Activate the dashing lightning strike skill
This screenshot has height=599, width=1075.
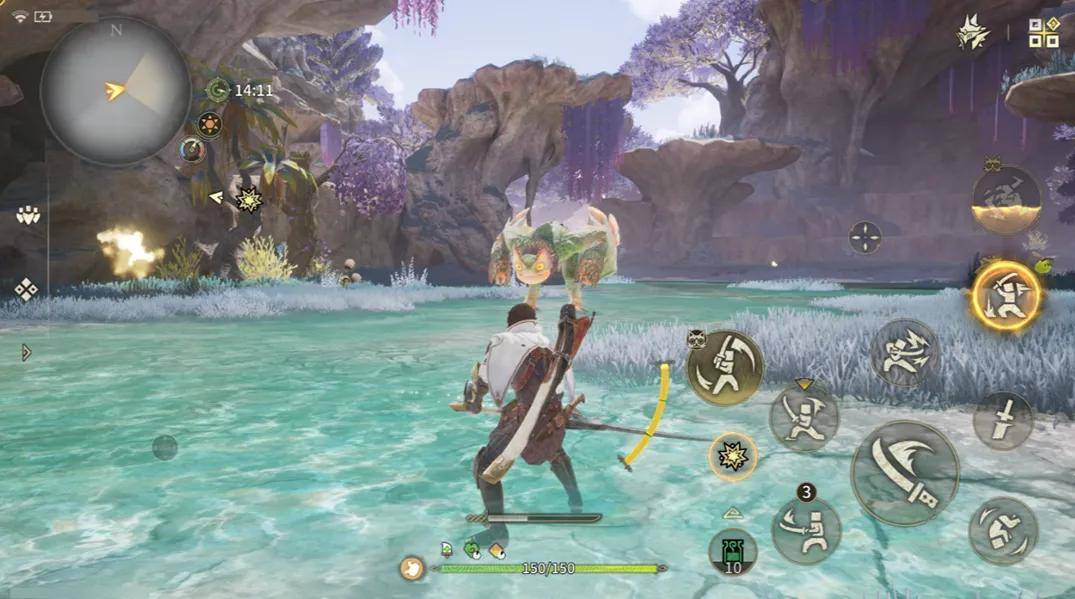[904, 352]
